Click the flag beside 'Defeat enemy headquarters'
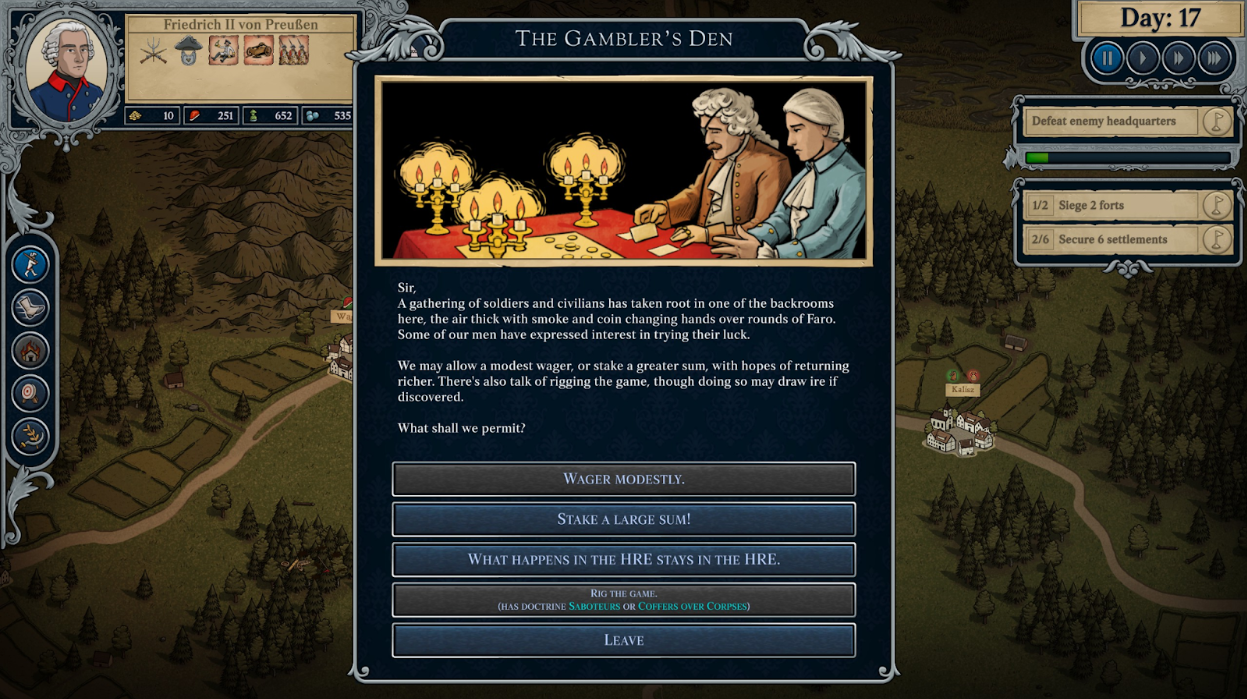This screenshot has width=1247, height=699. pyautogui.click(x=1216, y=122)
